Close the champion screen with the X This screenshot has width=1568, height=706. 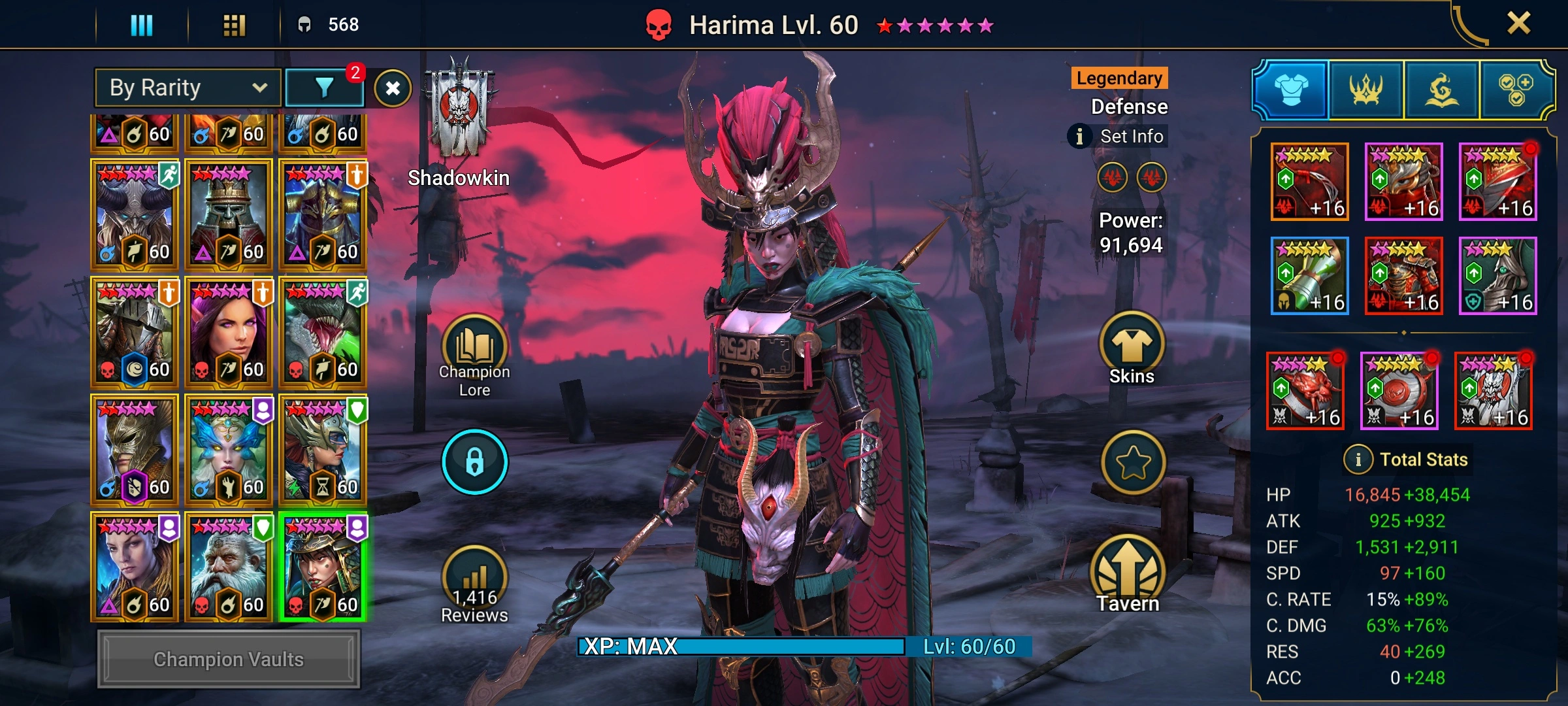pyautogui.click(x=1518, y=24)
